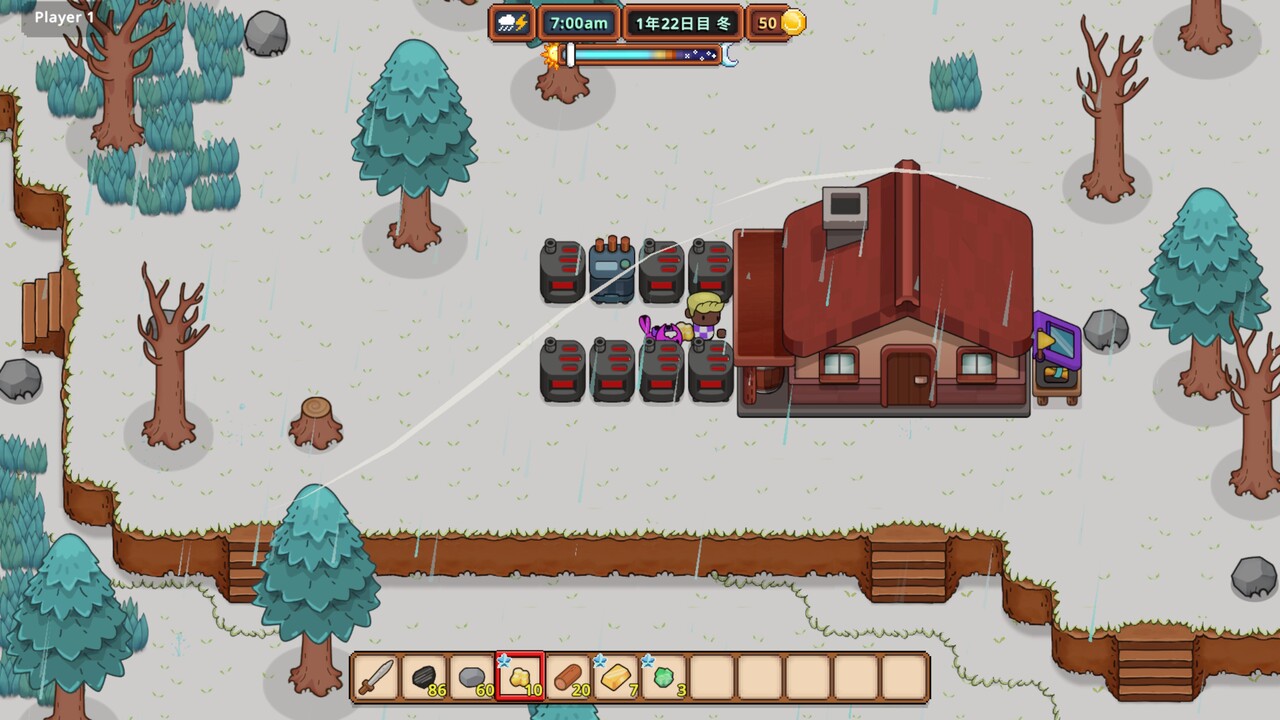Click the storm weather icon
Viewport: 1280px width, 720px height.
[x=513, y=23]
